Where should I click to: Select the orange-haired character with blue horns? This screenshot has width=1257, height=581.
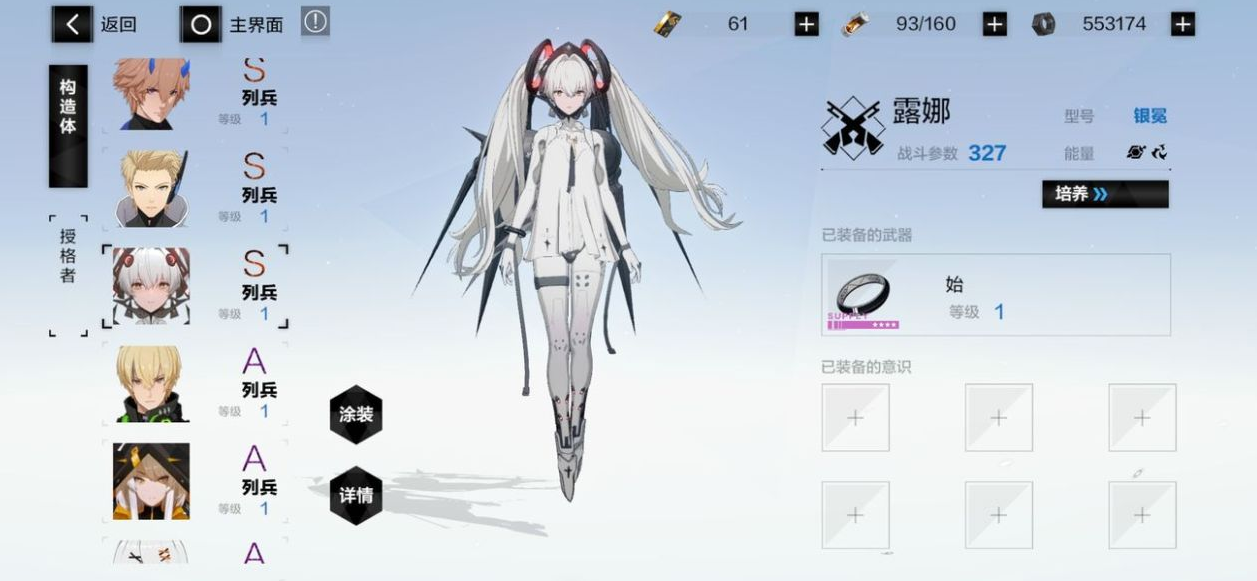[x=152, y=94]
